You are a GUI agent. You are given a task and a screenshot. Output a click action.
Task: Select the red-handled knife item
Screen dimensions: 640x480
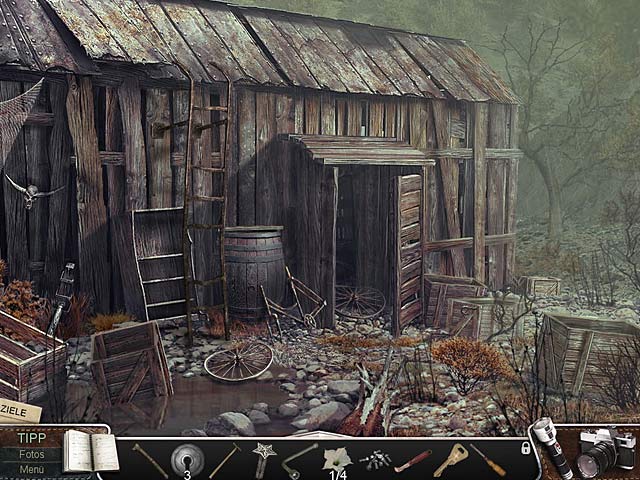[412, 461]
